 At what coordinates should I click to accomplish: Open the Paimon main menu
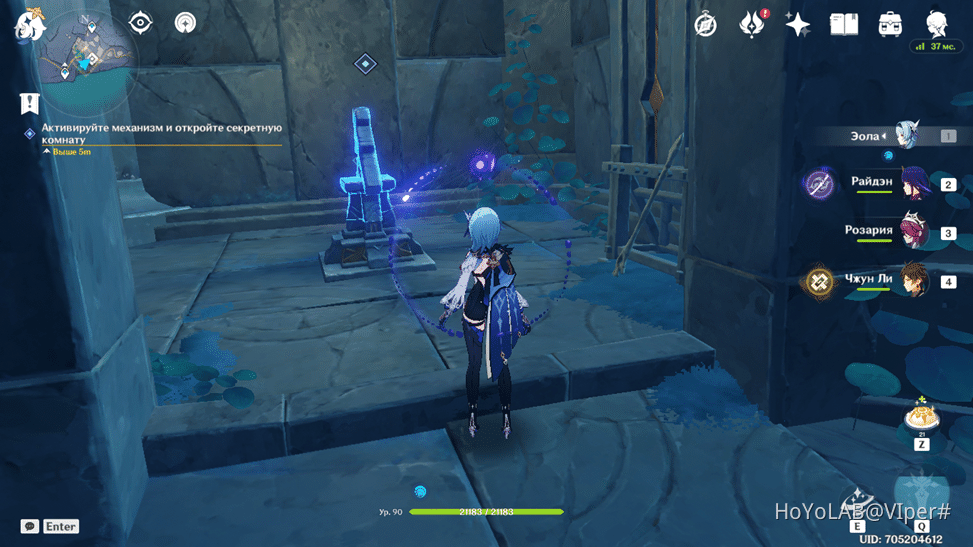click(x=29, y=27)
